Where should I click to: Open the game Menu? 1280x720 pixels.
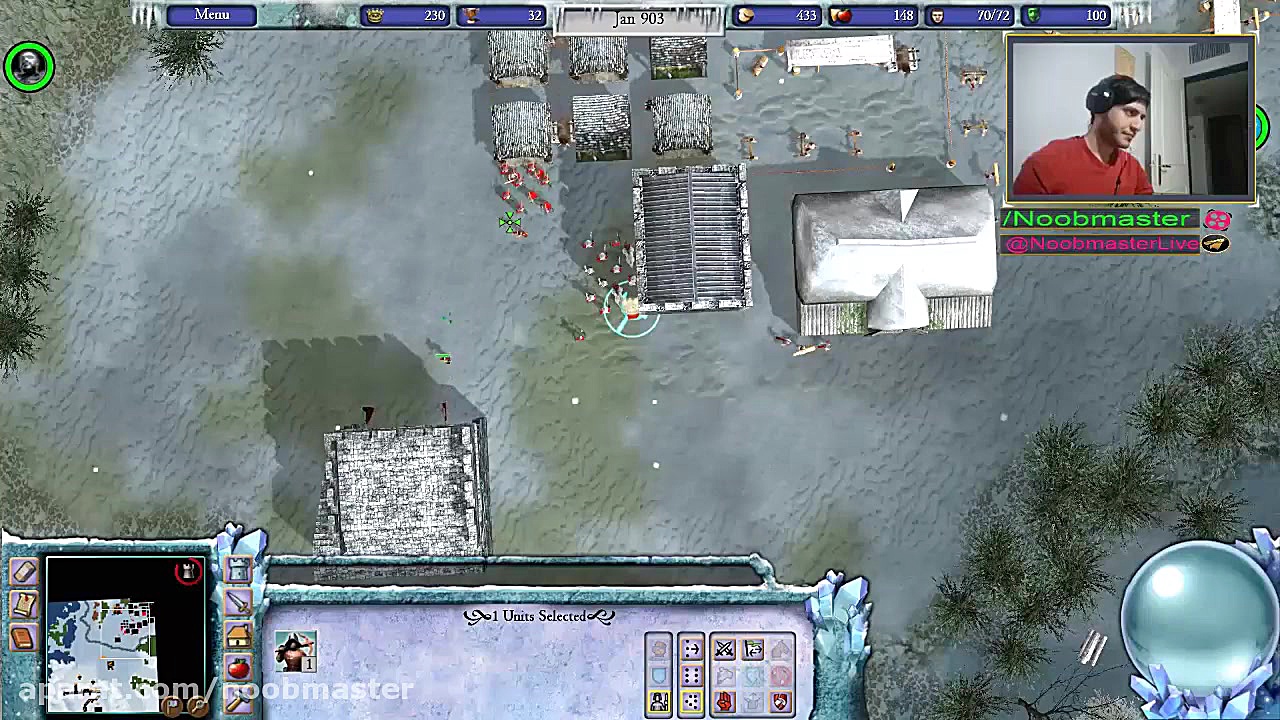point(210,14)
